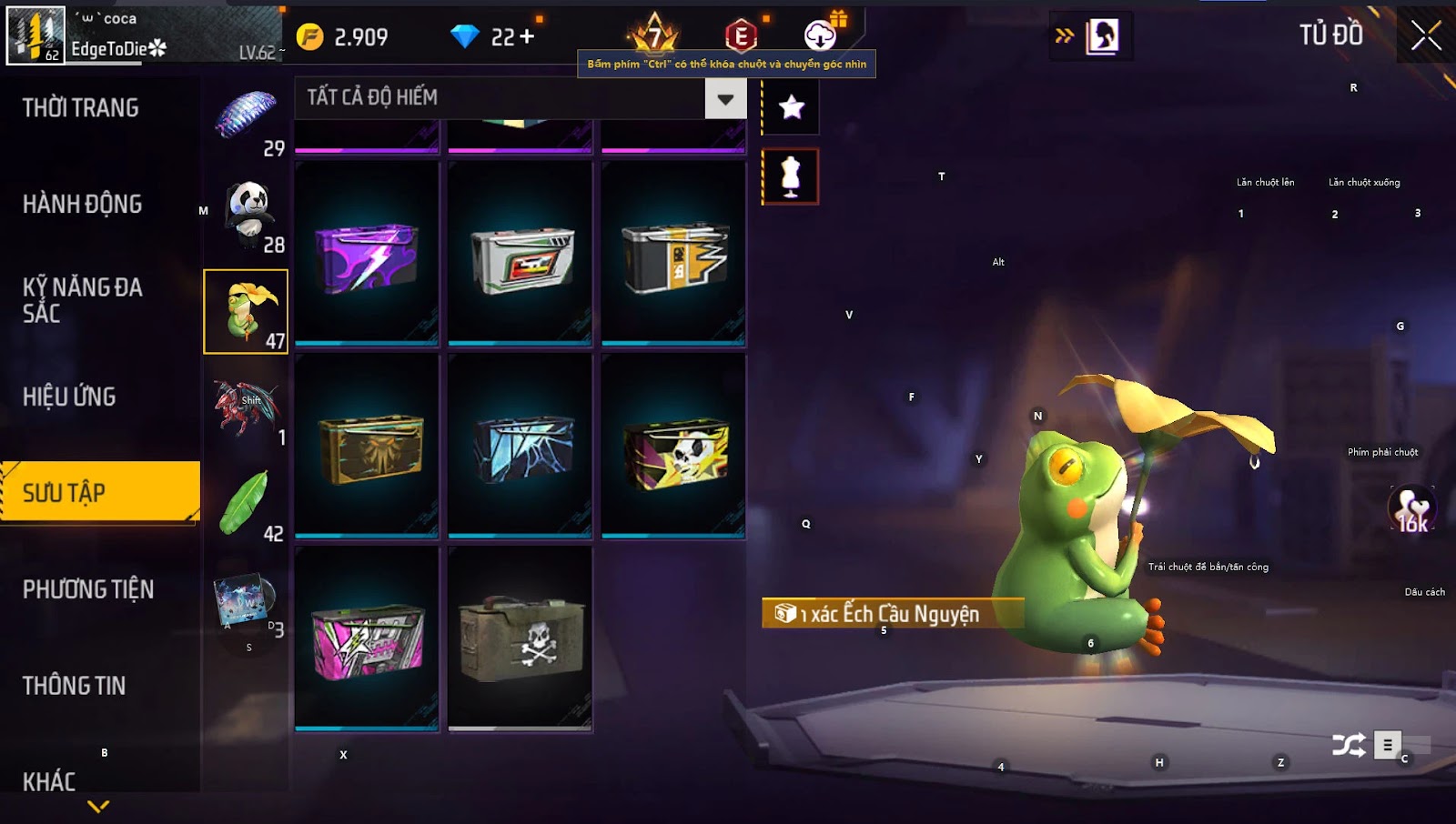Click the mannequin preview button
Image resolution: width=1456 pixels, height=824 pixels.
click(x=791, y=176)
